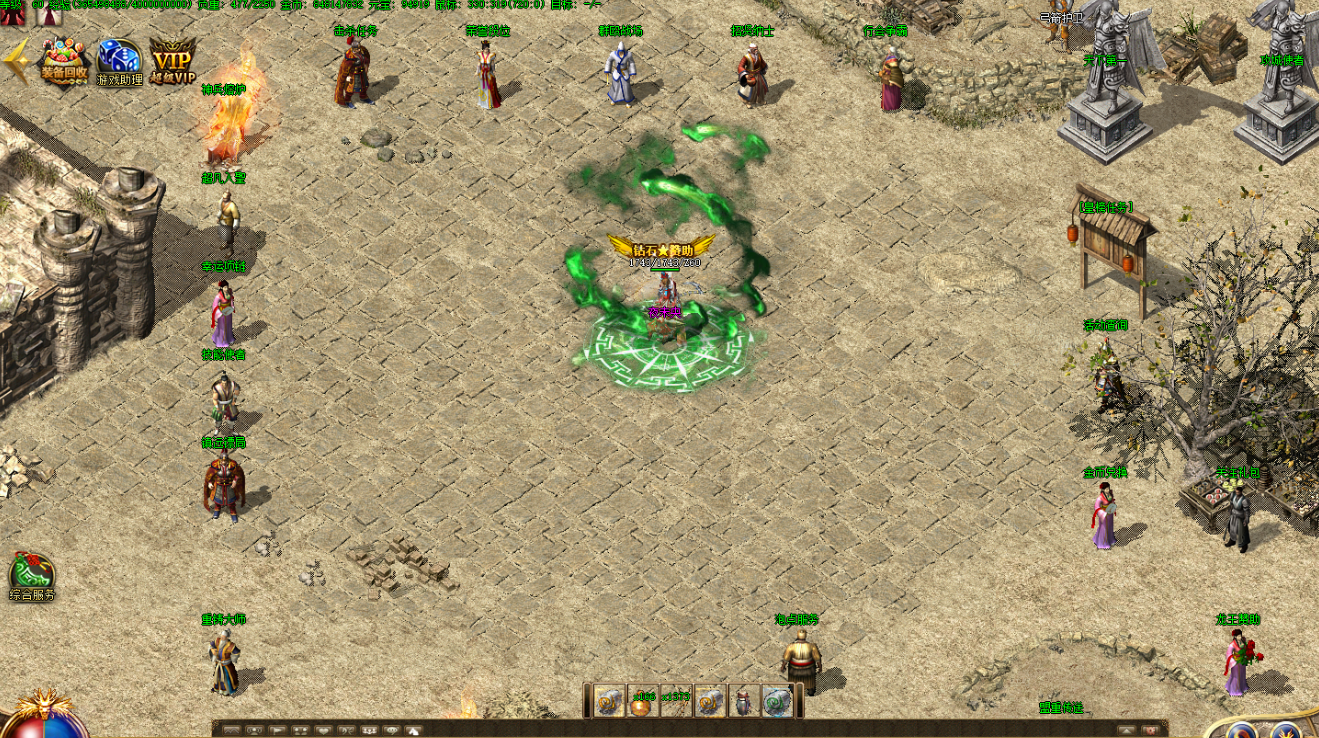The width and height of the screenshot is (1319, 738).
Task: Collapse the quickbar using its right handle
Action: [x=798, y=701]
